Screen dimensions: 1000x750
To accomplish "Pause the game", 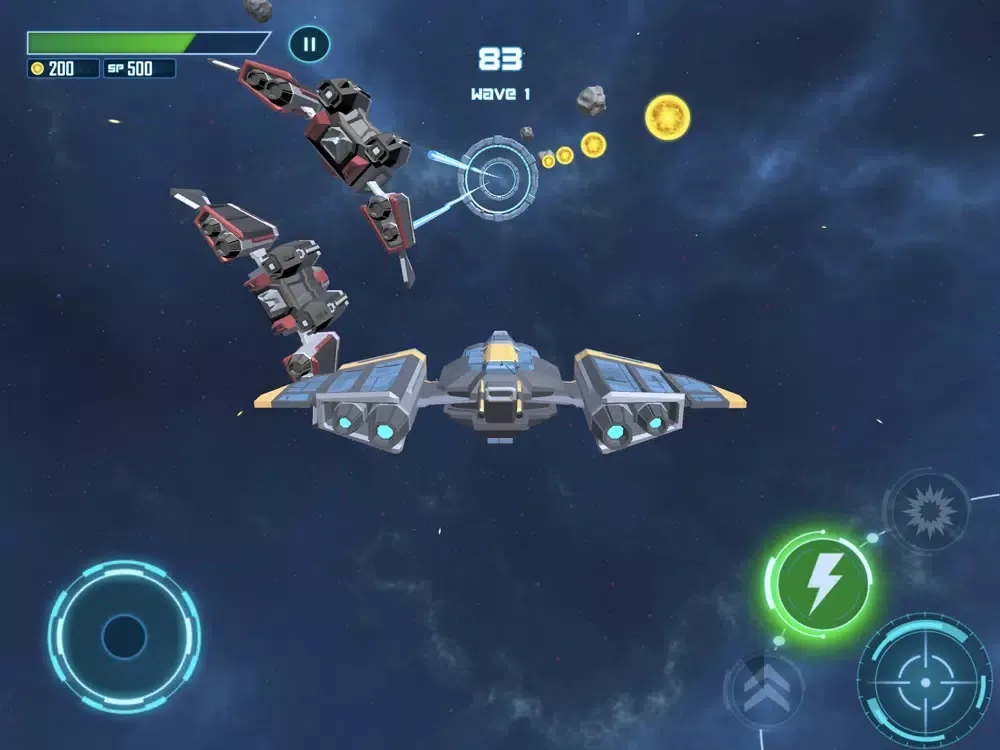I will pos(309,44).
